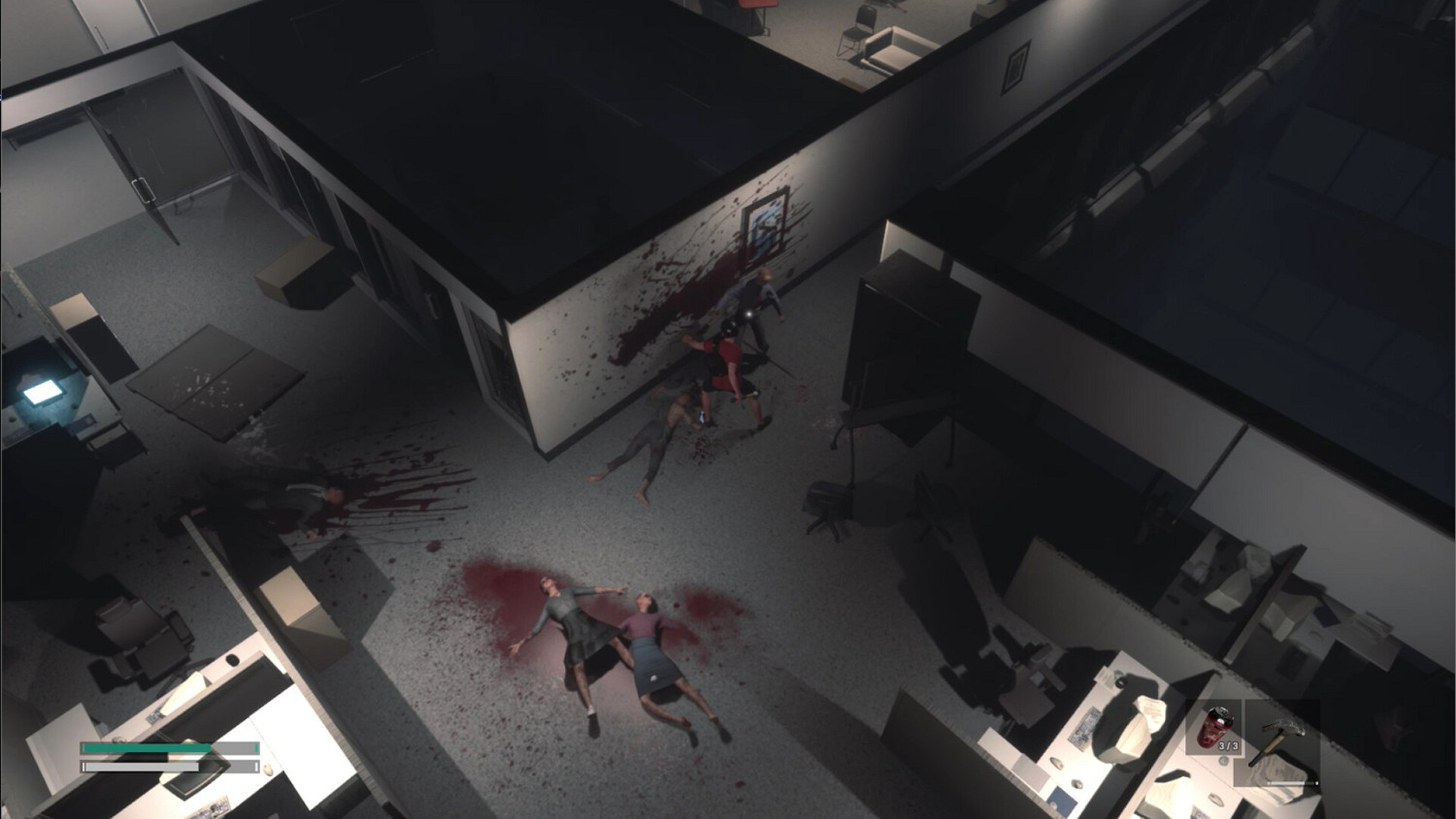
Task: Click the green health bar
Action: point(146,747)
